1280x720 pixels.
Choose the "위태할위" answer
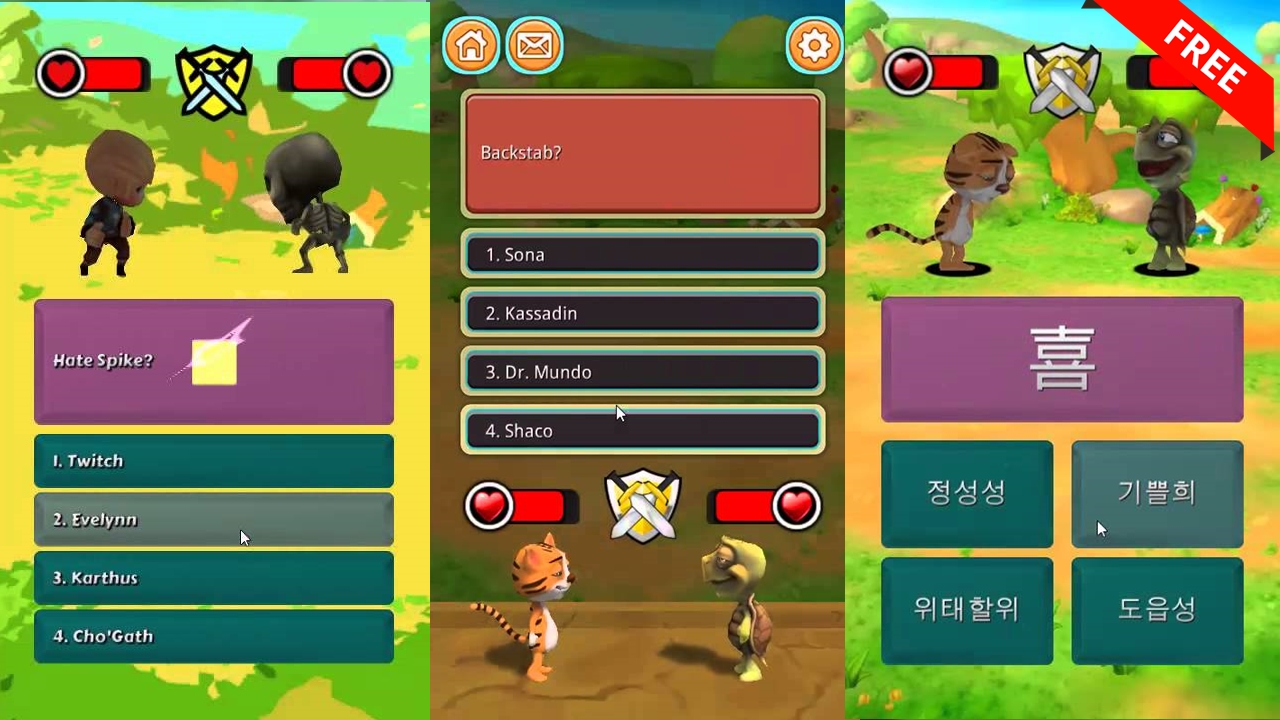[967, 610]
